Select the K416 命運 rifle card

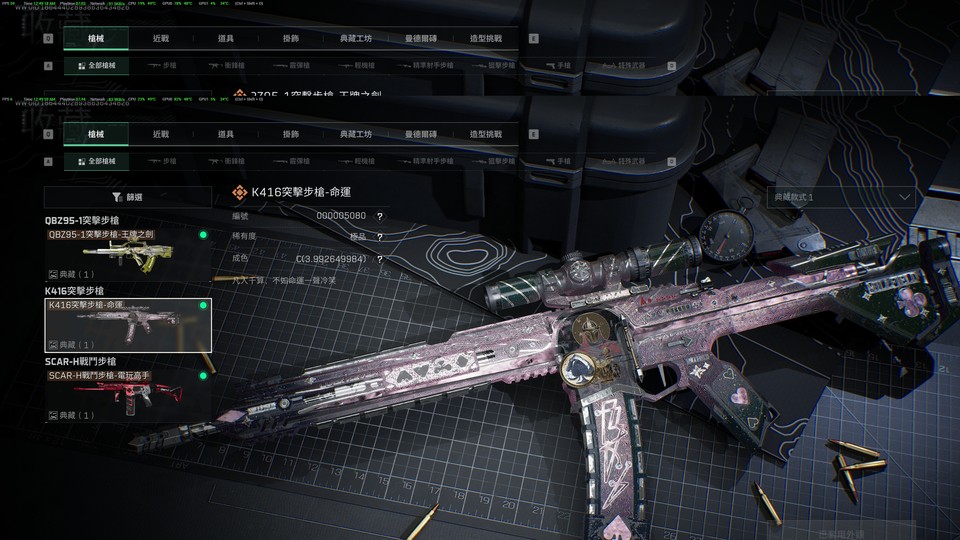pos(128,324)
